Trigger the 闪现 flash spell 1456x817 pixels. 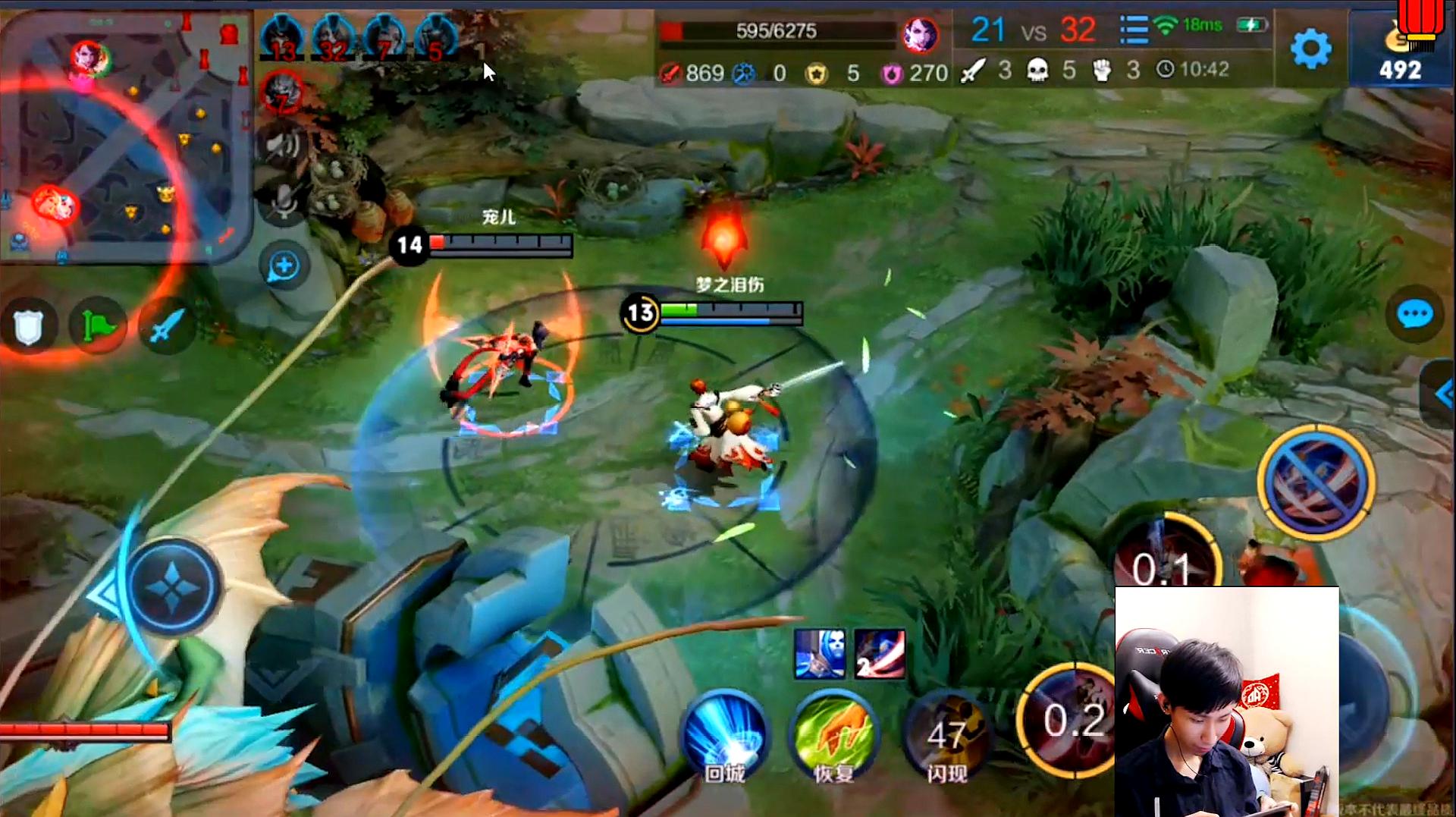946,736
